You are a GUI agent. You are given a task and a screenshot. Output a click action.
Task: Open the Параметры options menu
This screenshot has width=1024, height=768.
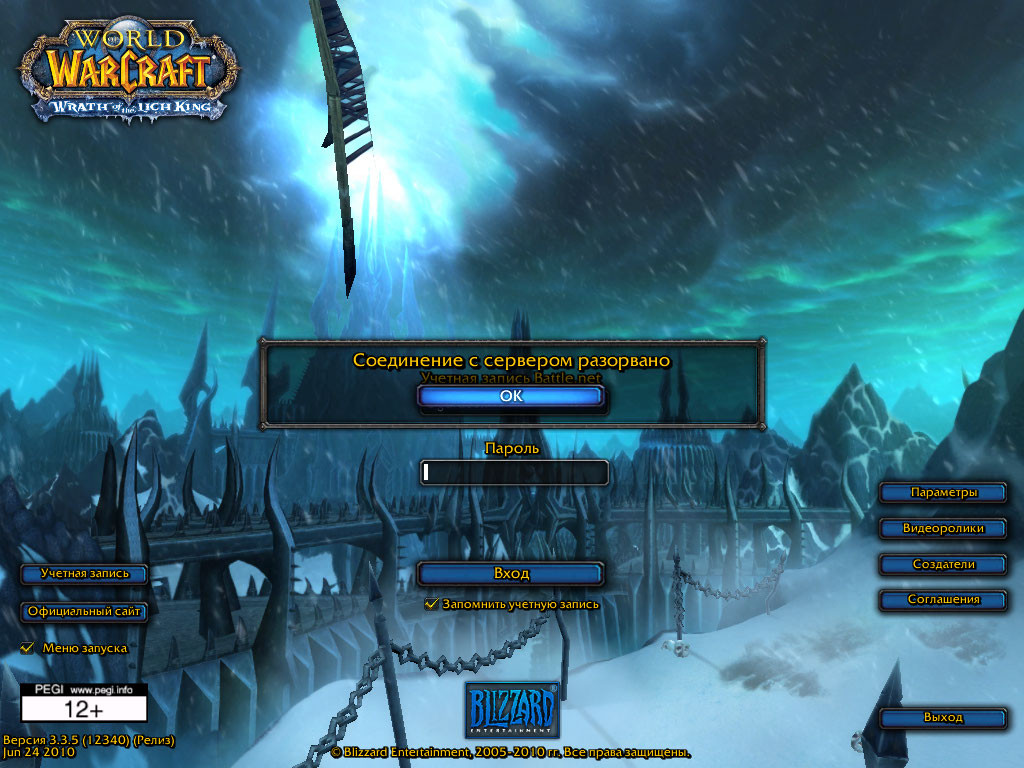pyautogui.click(x=943, y=492)
